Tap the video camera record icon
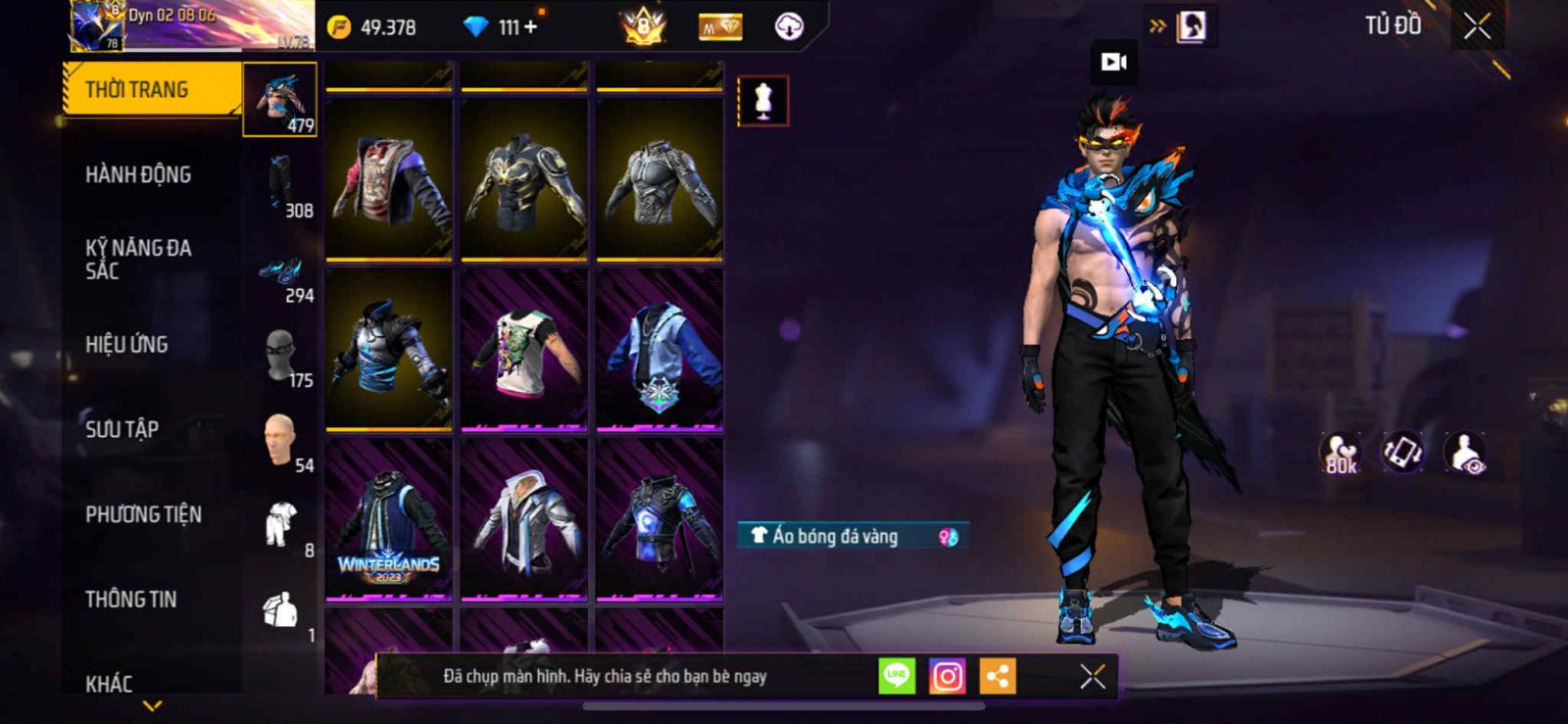This screenshot has width=1568, height=724. tap(1114, 63)
